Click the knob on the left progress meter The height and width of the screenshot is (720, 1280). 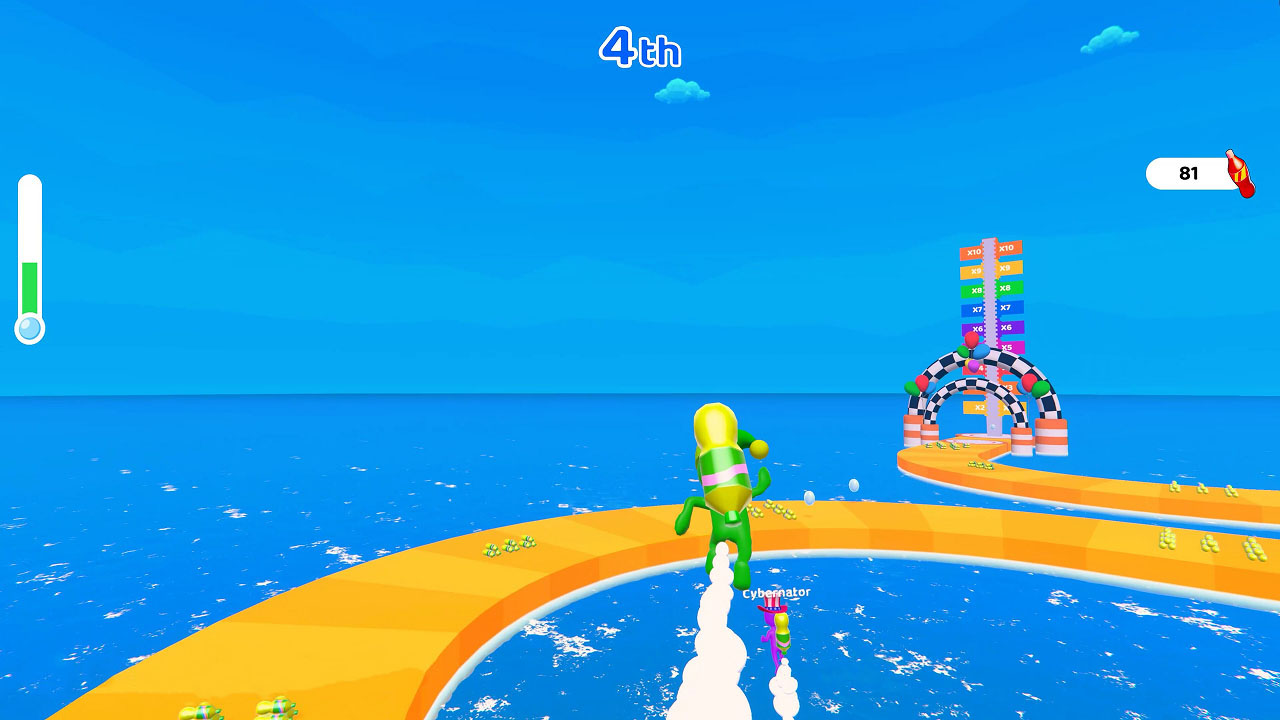click(x=29, y=327)
